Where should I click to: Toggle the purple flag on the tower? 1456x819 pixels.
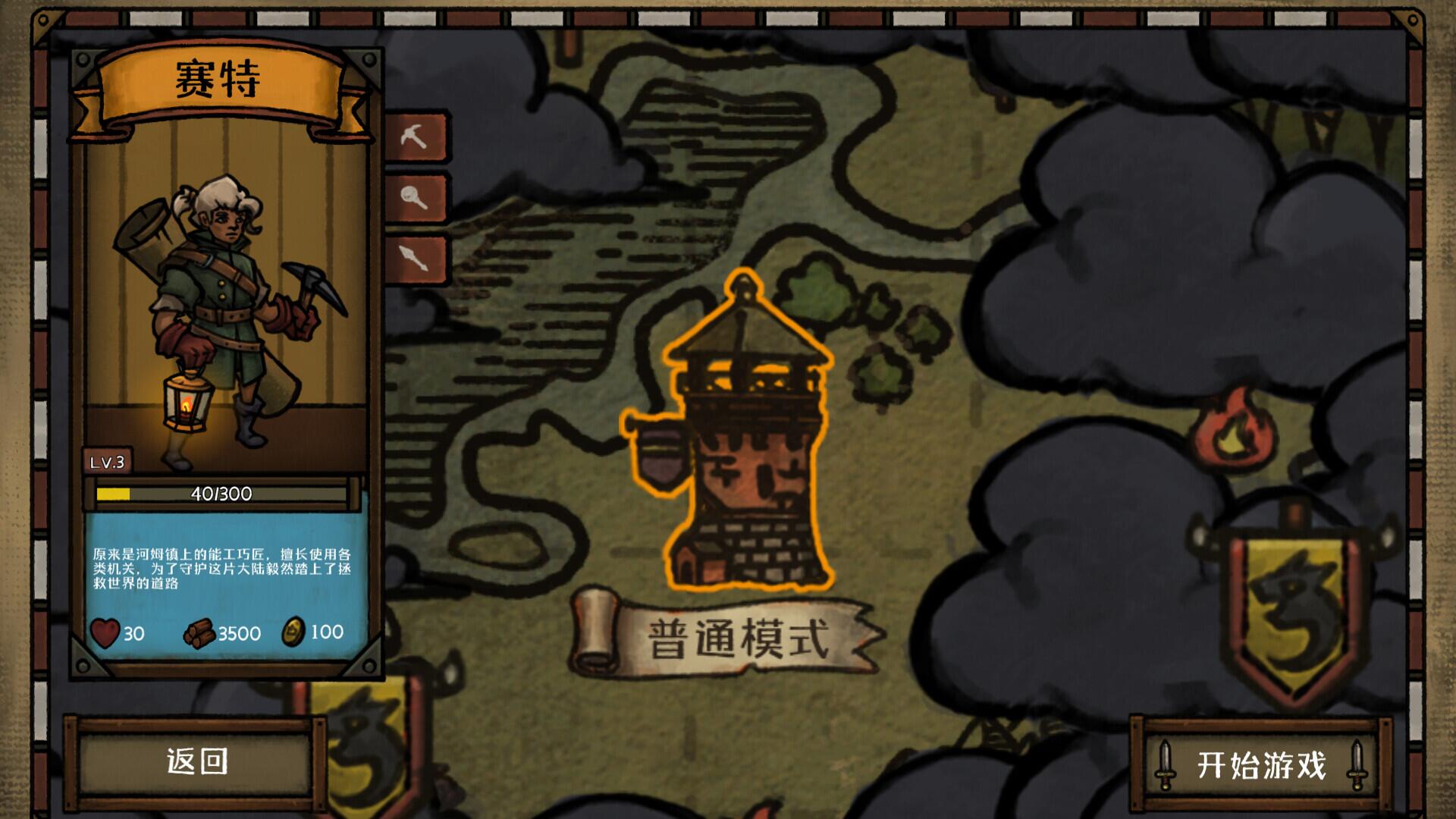661,447
